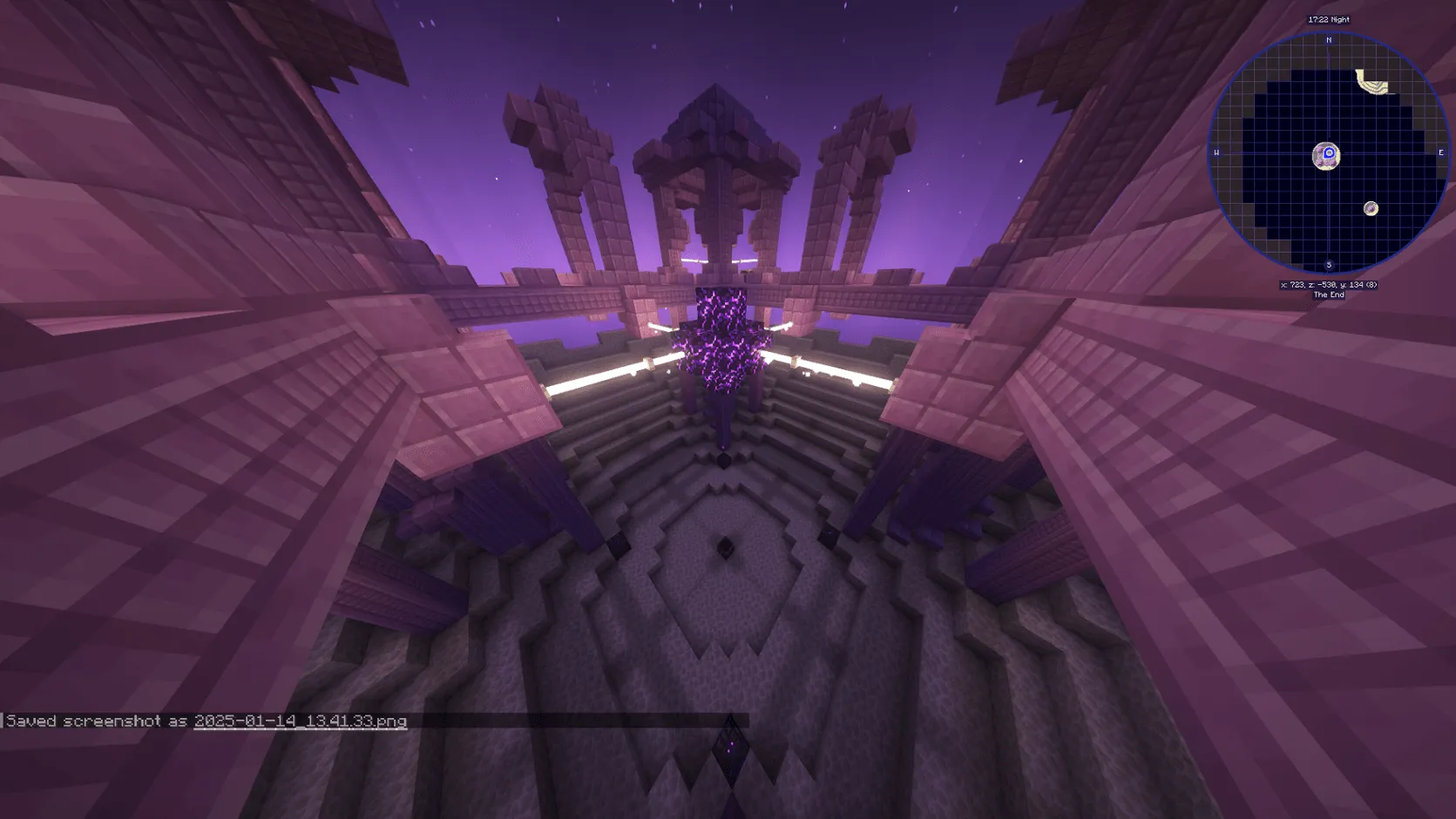This screenshot has width=1456, height=819.
Task: Open the screenshot link 2025-01-14_13.41.33.png
Action: pos(301,721)
